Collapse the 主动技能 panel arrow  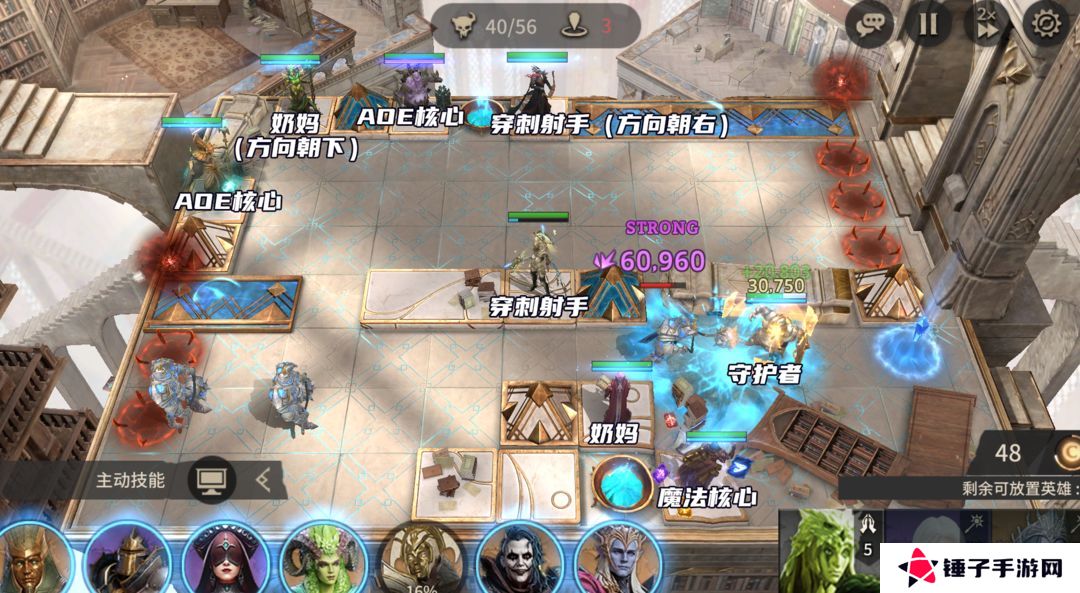(x=264, y=480)
